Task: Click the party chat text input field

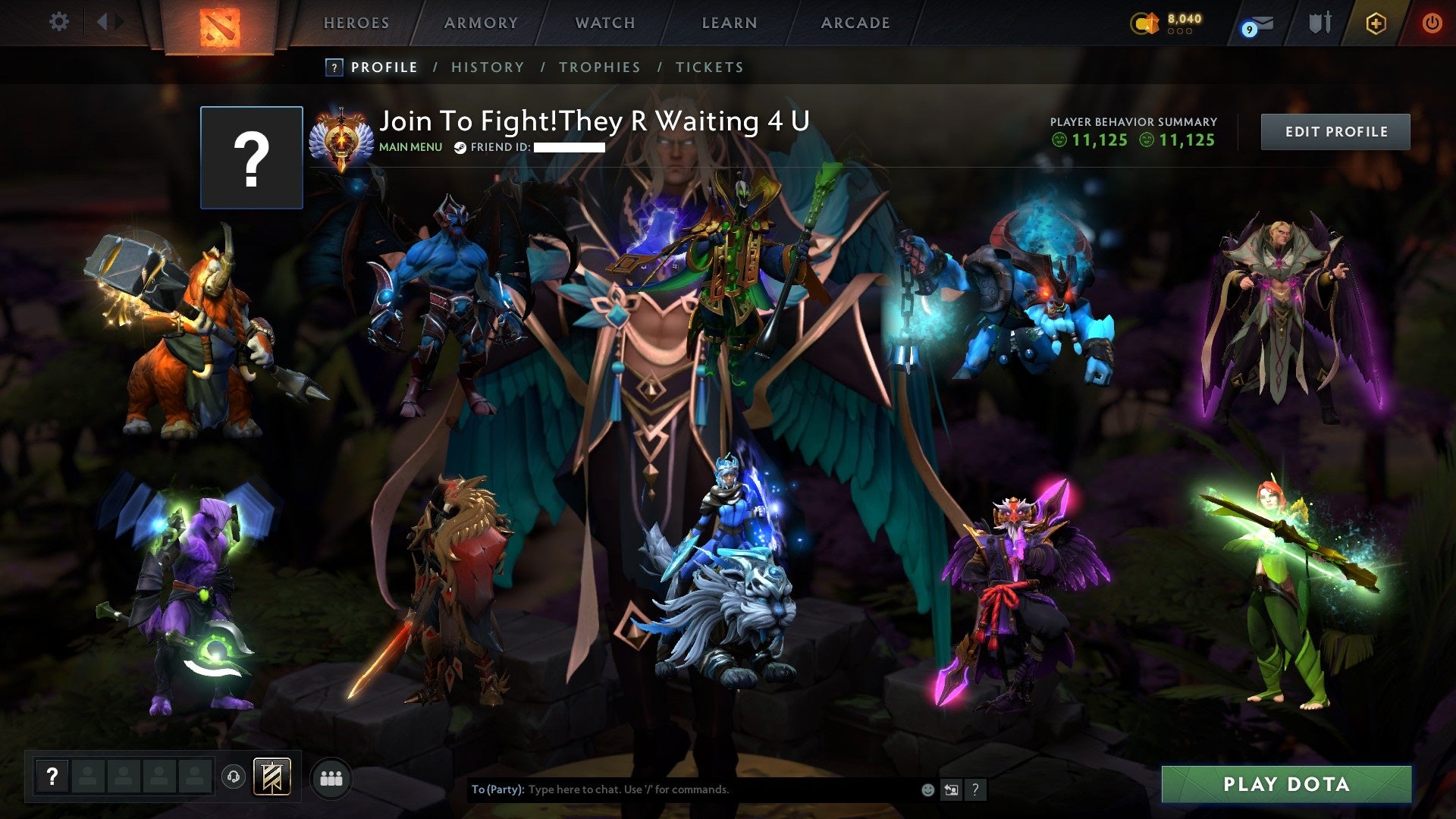Action: click(682, 789)
